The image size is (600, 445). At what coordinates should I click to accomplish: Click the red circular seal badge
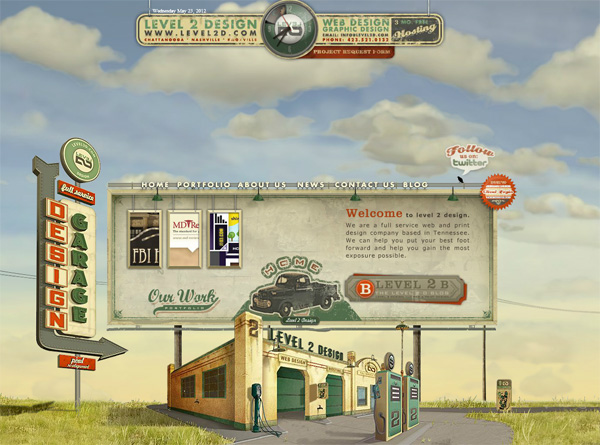pos(497,191)
